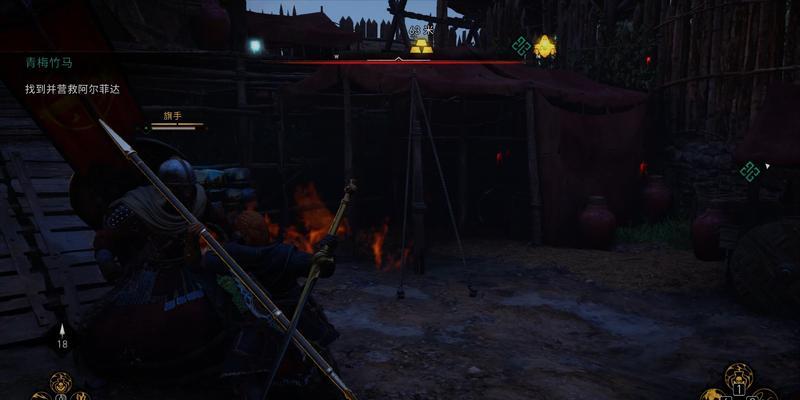Click the glowing yellow quest objective marker
The image size is (800, 400).
click(545, 46)
